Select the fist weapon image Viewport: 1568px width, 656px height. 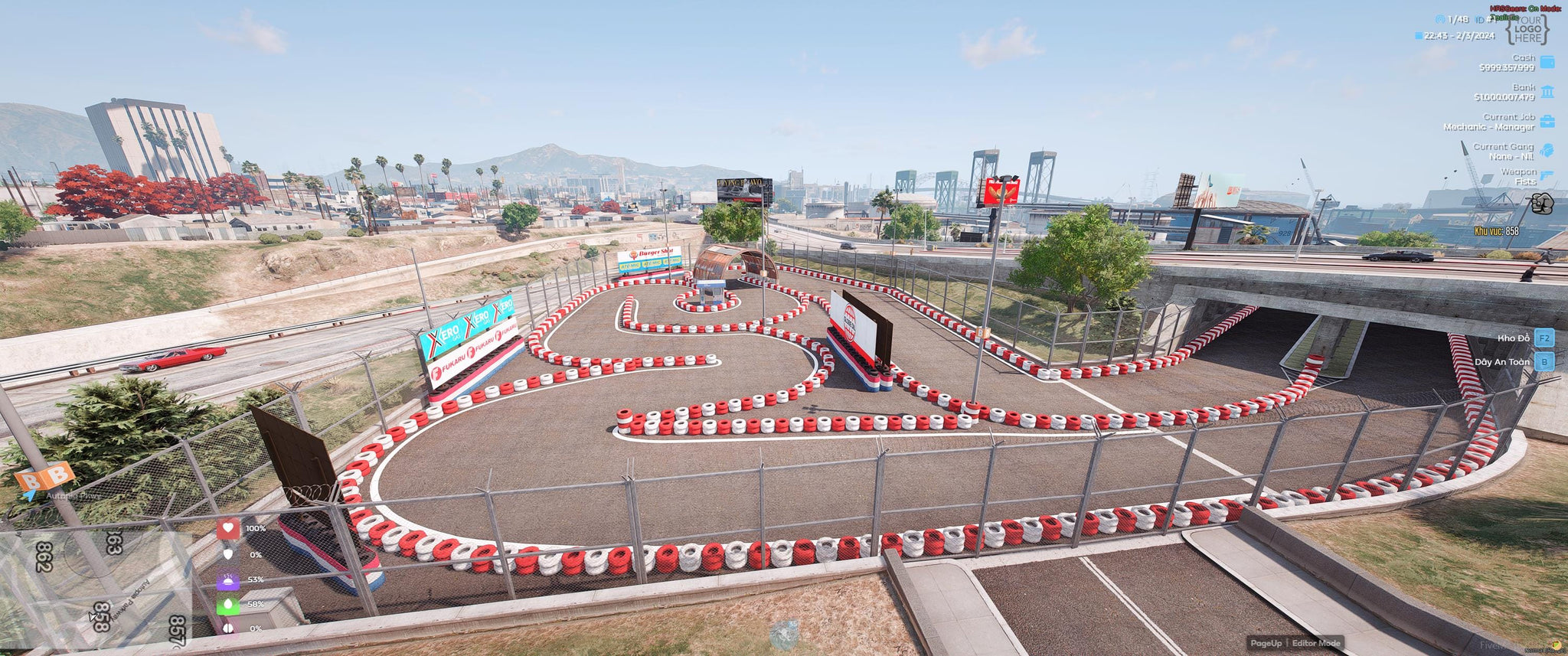1541,204
